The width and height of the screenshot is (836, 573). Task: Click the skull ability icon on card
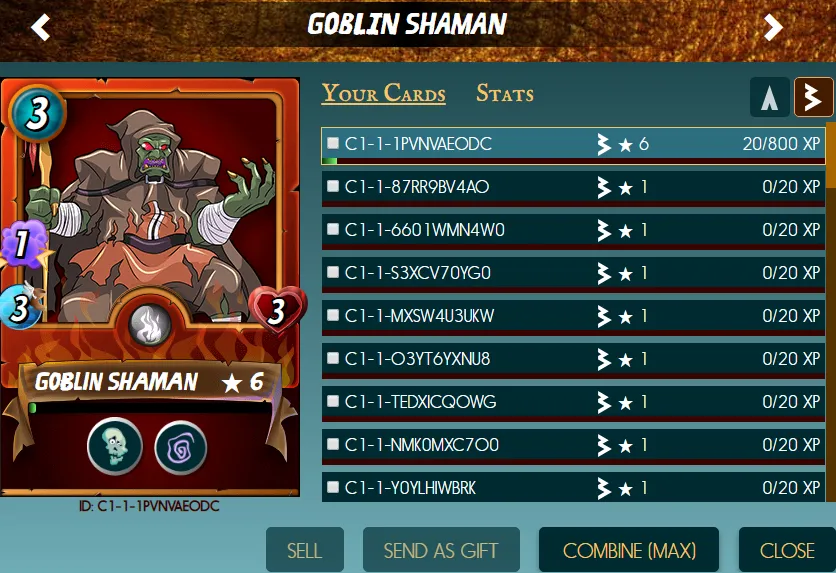114,445
